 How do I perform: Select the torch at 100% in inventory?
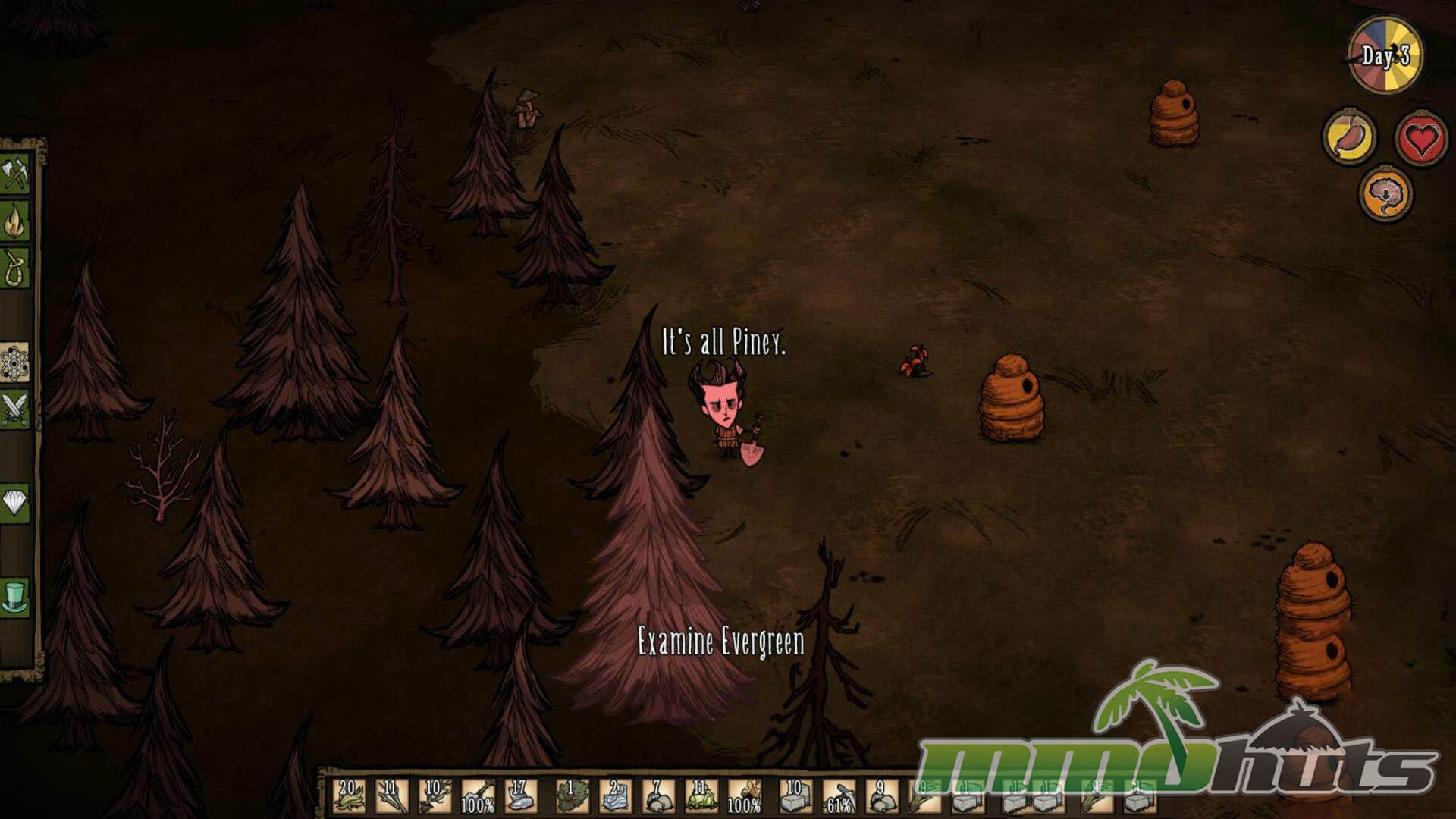point(744,796)
